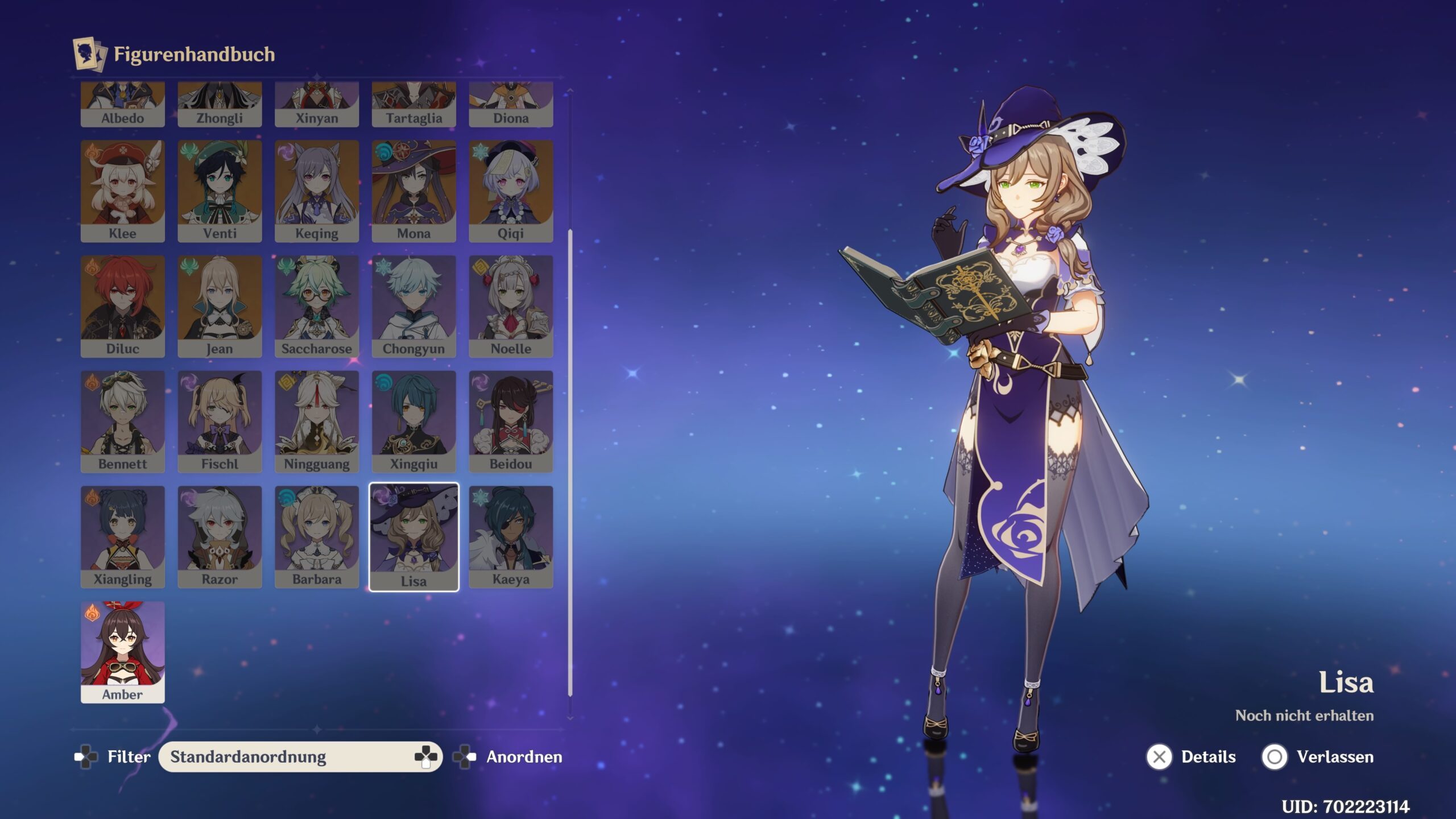
Task: Choose the Kaeya character tile
Action: tap(511, 536)
